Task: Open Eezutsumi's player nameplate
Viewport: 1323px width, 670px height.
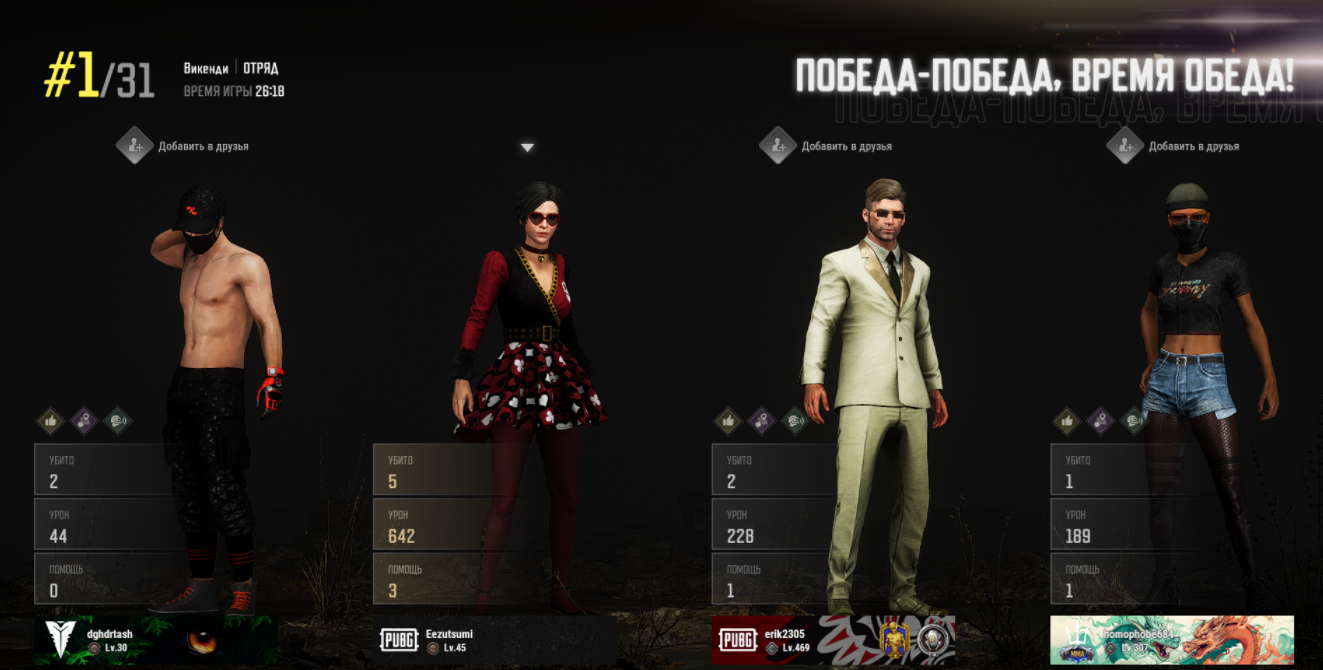Action: click(495, 640)
